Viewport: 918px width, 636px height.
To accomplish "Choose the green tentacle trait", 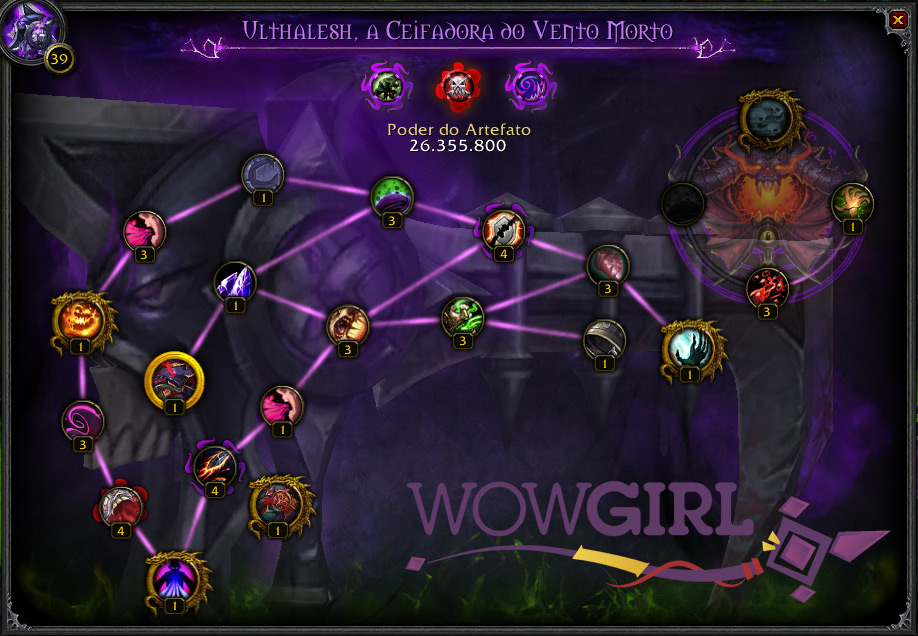I will [852, 203].
